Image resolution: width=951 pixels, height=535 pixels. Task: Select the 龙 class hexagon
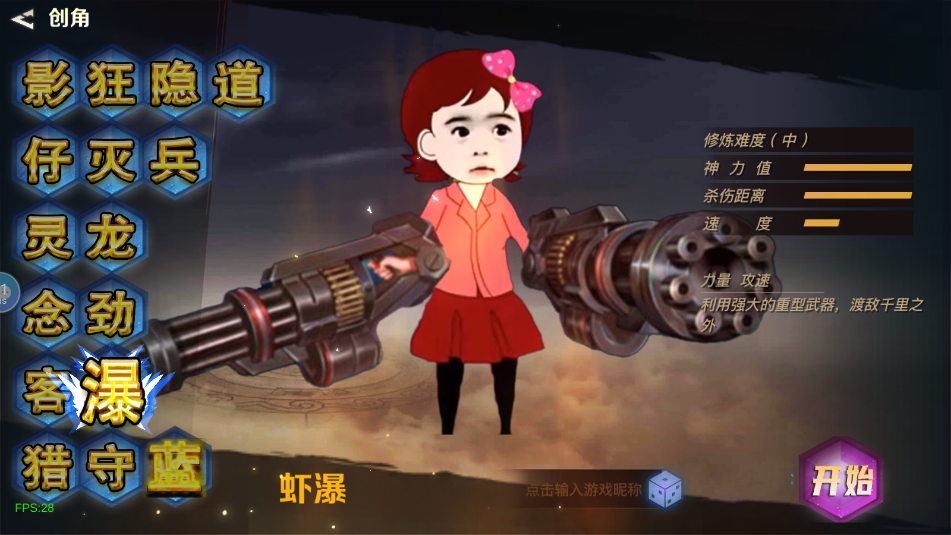pos(111,238)
